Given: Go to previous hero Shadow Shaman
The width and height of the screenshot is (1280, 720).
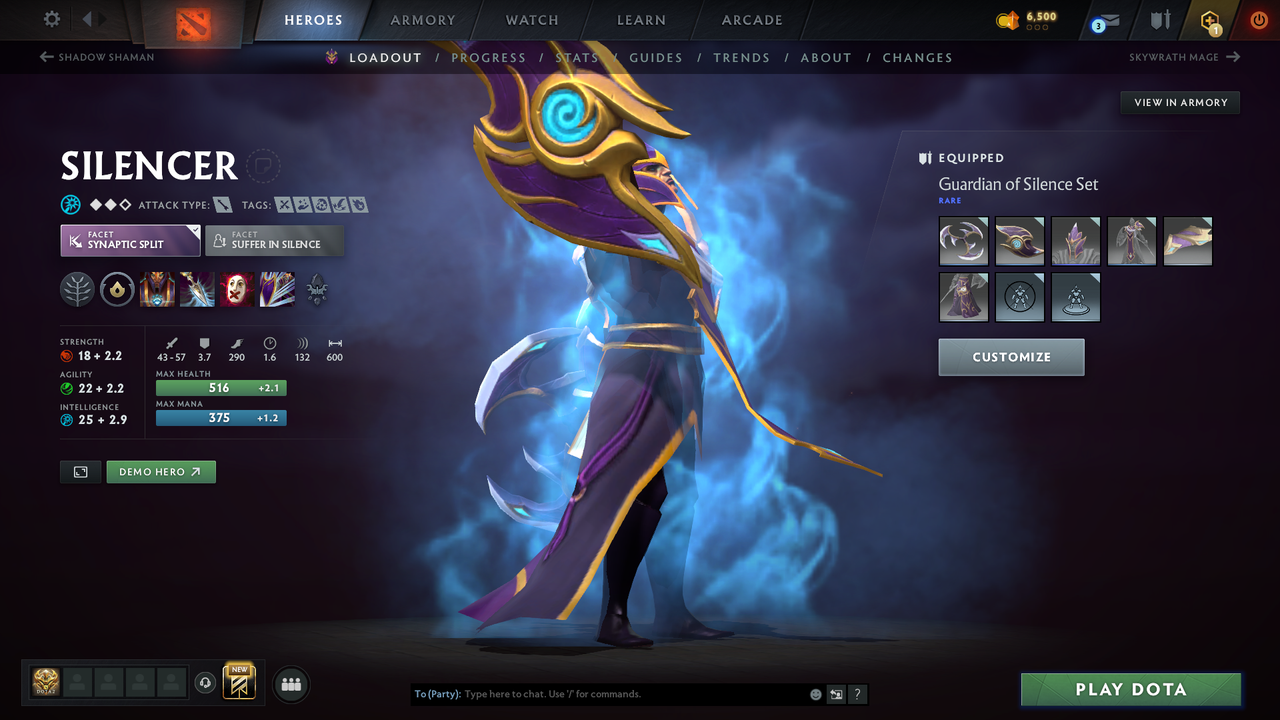Looking at the screenshot, I should 96,57.
